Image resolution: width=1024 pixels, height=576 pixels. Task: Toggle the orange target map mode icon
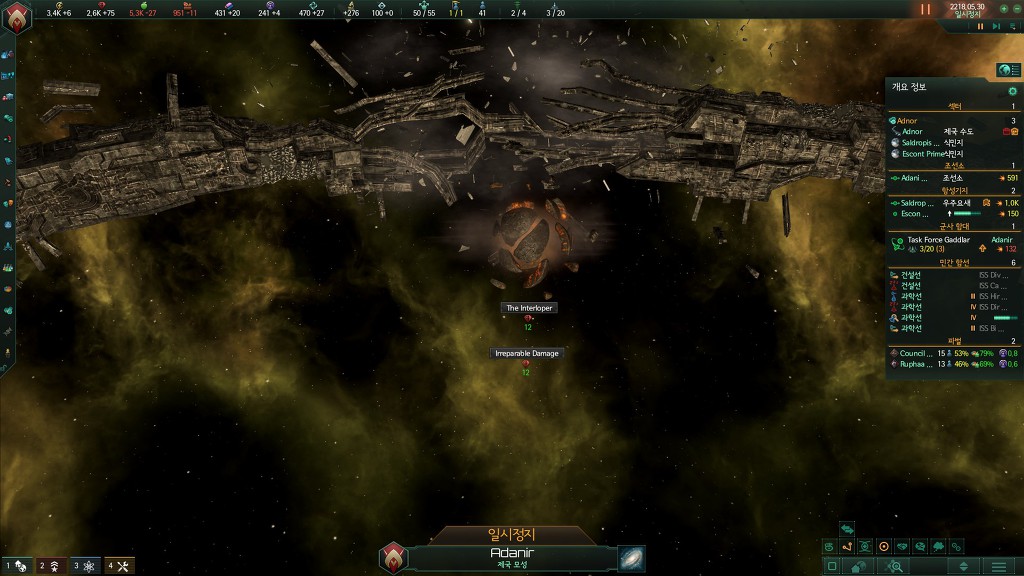click(x=884, y=547)
